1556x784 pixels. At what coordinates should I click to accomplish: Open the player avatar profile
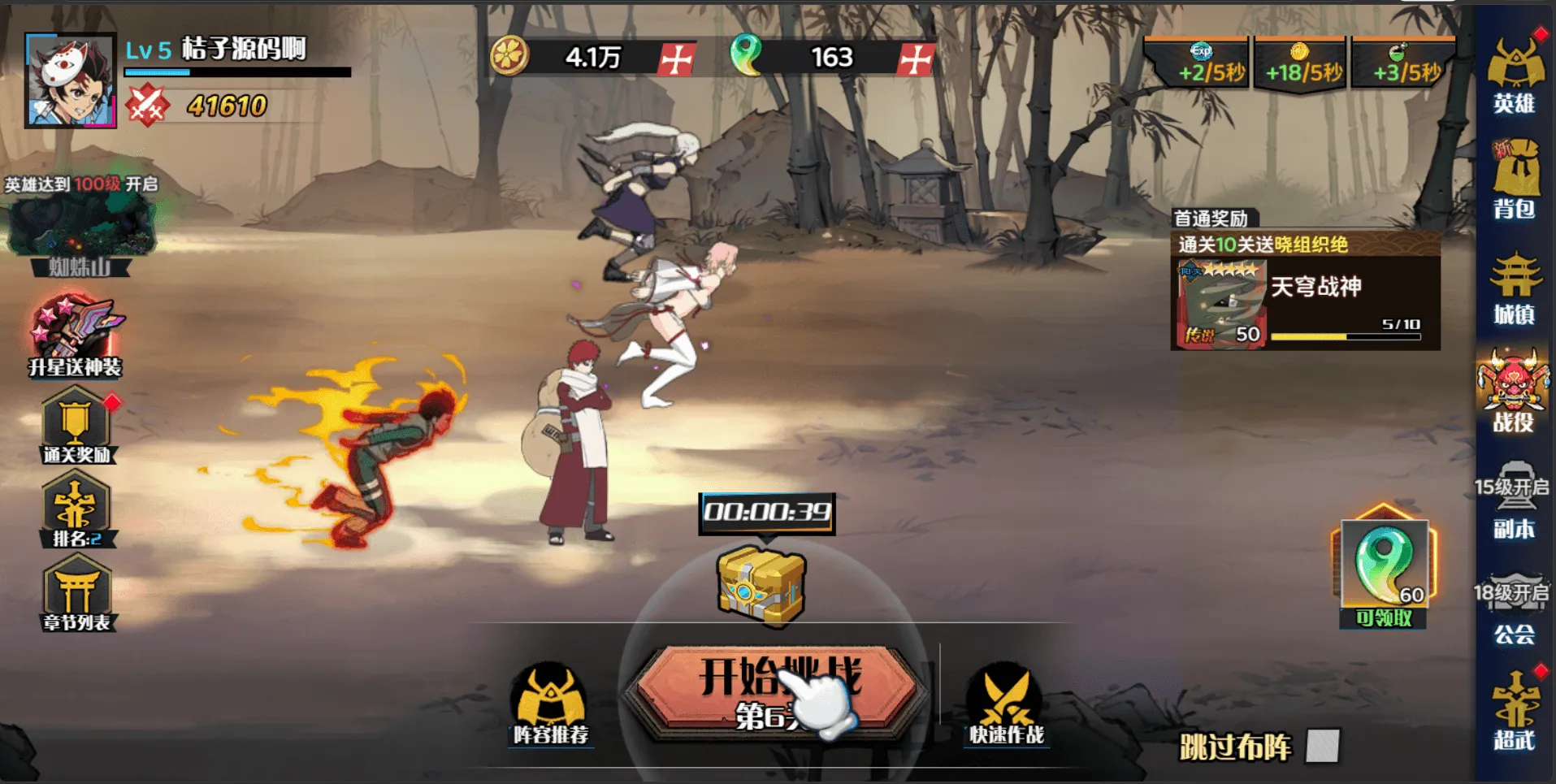[x=70, y=80]
